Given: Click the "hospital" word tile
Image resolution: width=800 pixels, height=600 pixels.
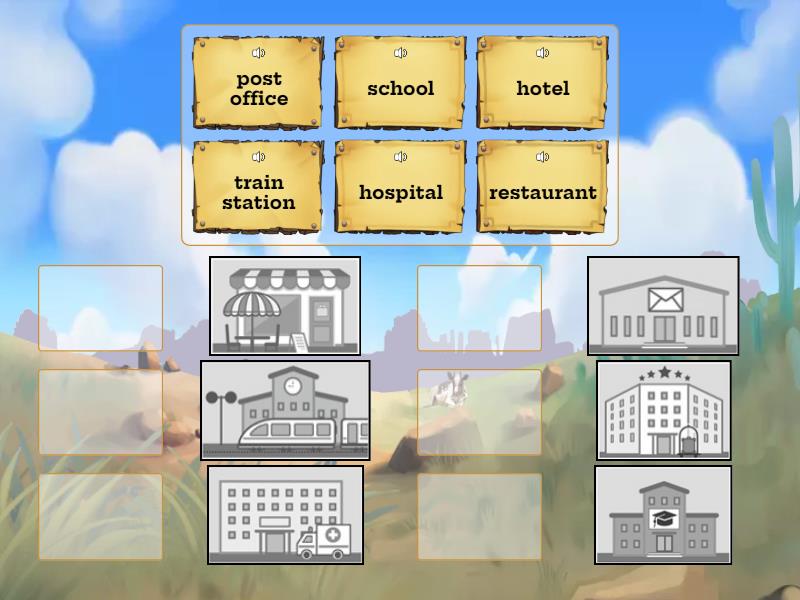Looking at the screenshot, I should (400, 193).
